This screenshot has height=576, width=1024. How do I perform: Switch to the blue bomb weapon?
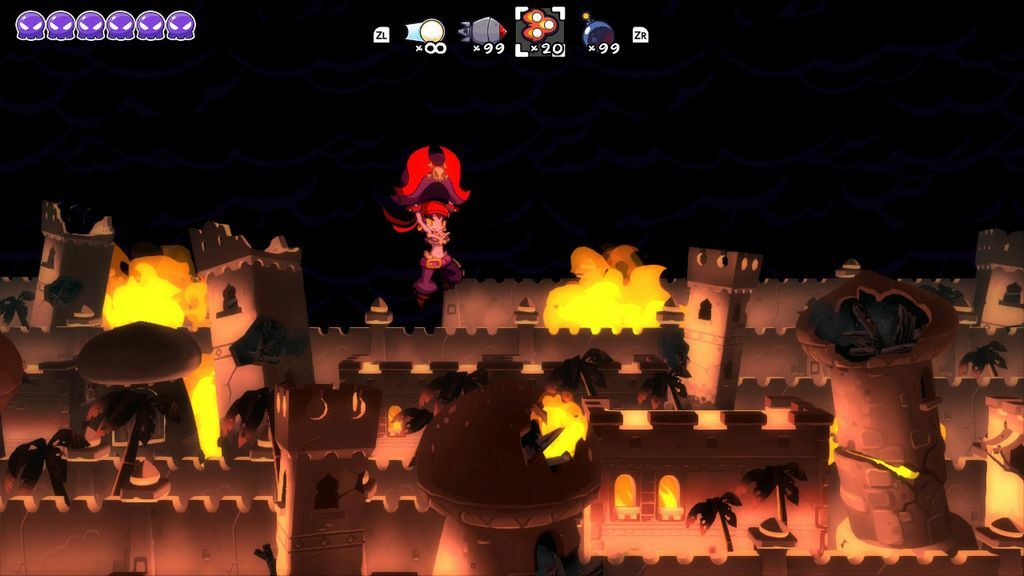(x=598, y=32)
